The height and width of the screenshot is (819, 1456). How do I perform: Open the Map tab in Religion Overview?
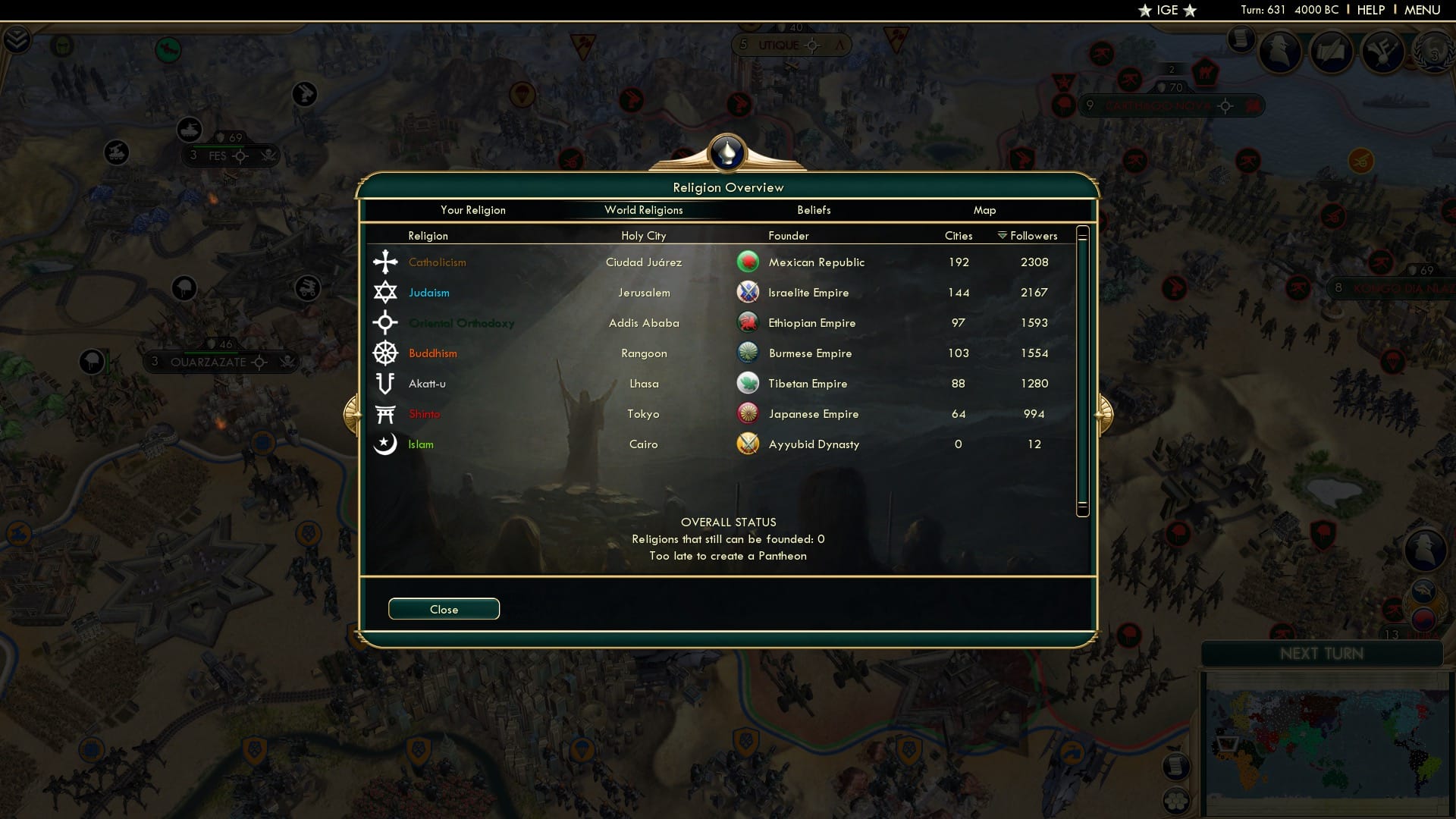[x=985, y=210]
